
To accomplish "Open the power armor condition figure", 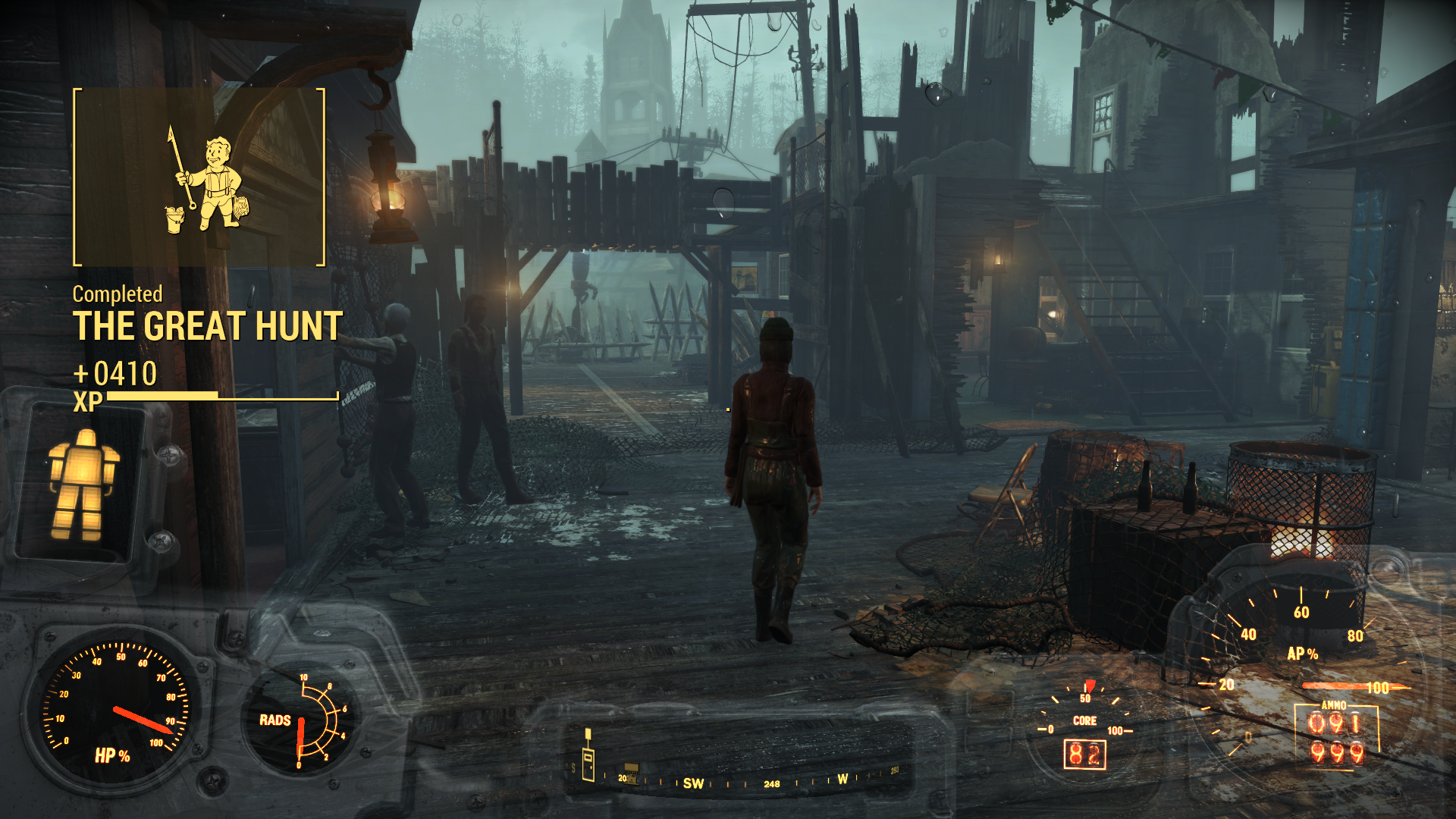I will click(82, 485).
